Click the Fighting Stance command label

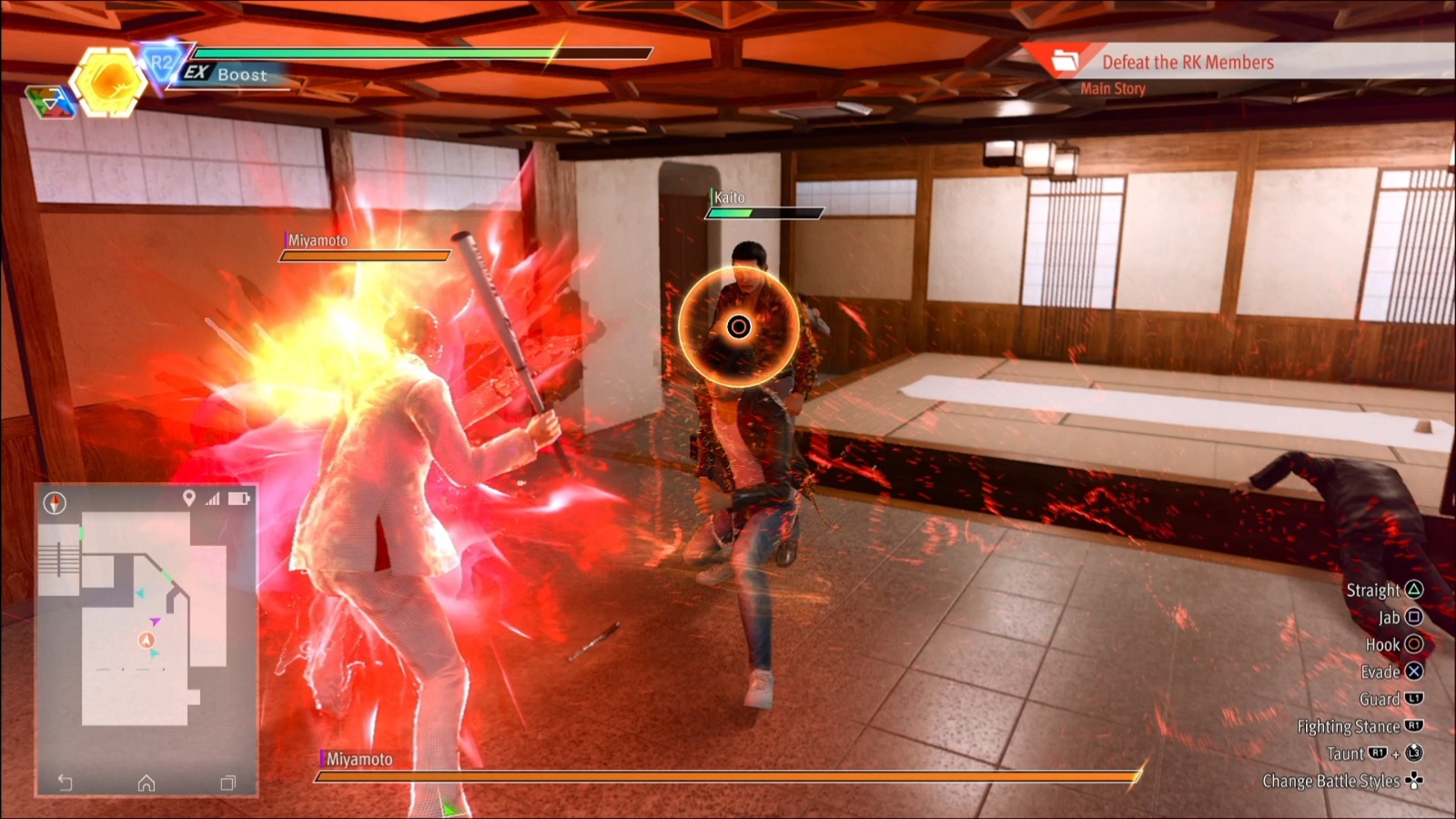tap(1350, 726)
